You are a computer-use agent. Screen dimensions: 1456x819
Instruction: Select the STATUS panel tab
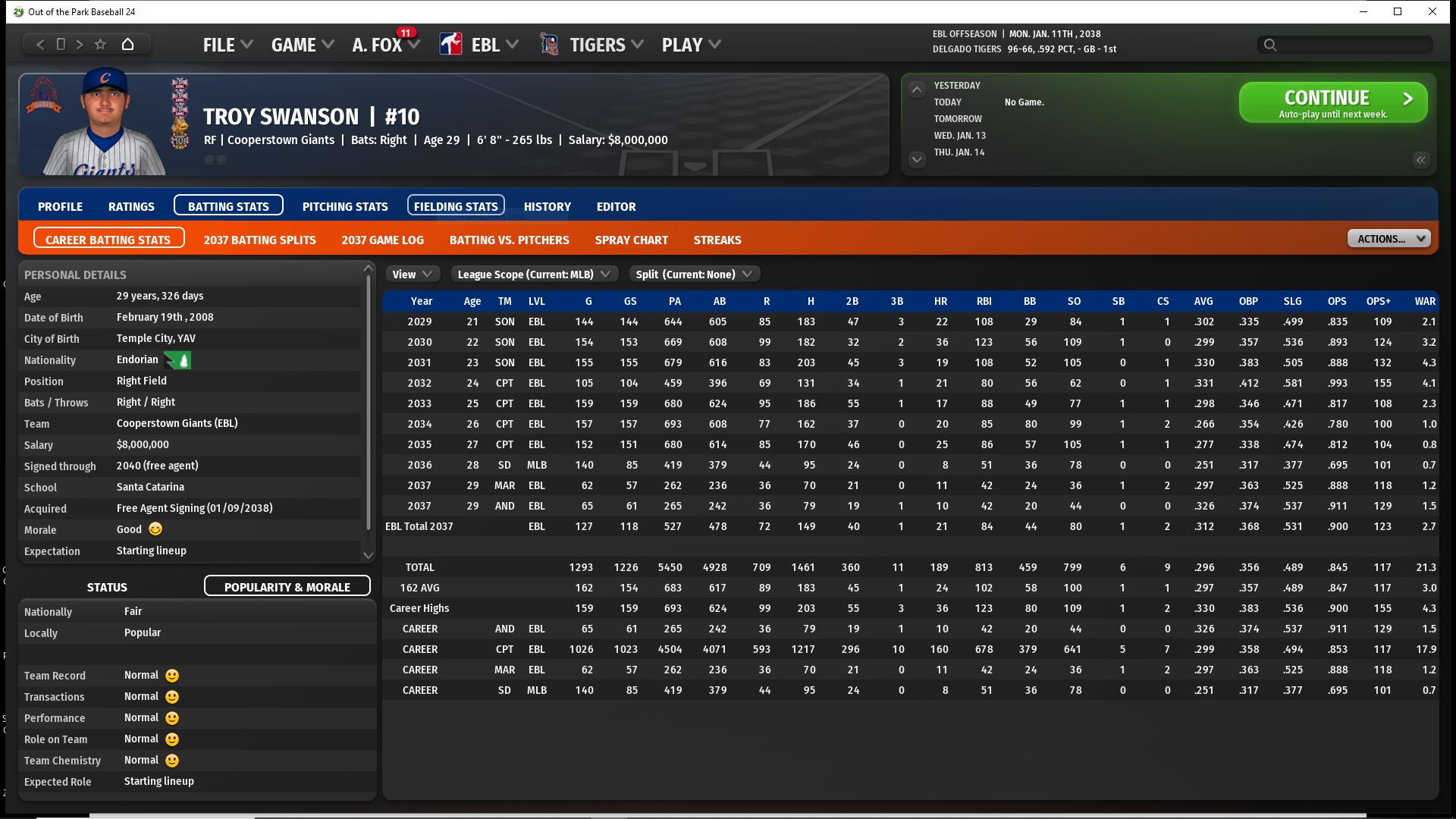tap(107, 587)
